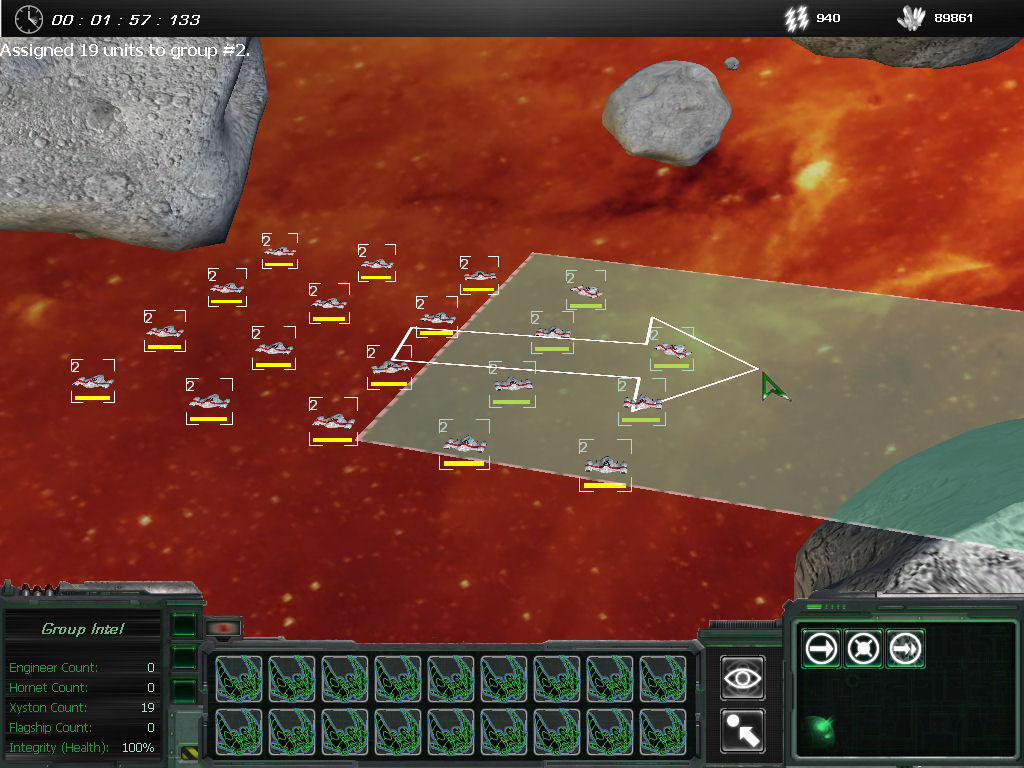
Task: Select the diagonal arrow pointer button
Action: [x=743, y=731]
